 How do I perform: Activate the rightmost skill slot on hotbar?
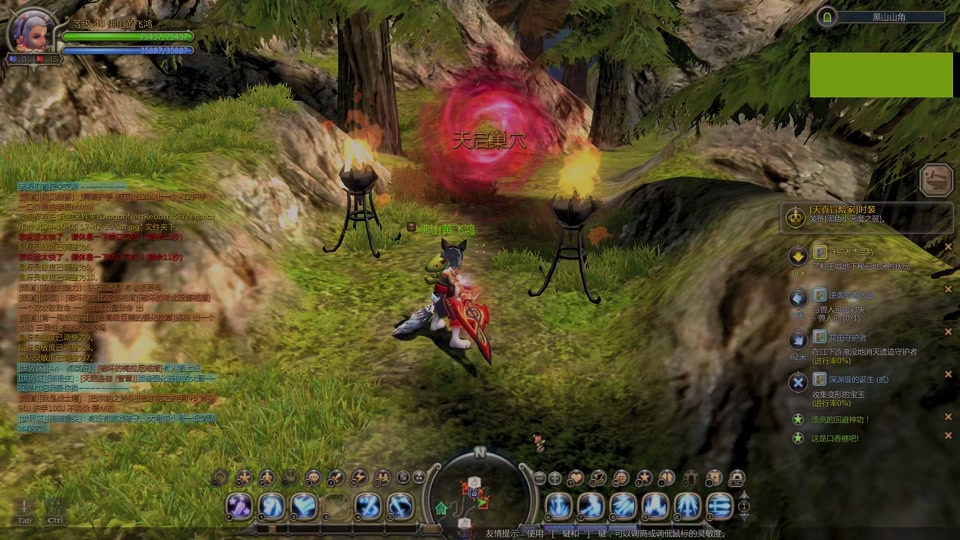(719, 506)
